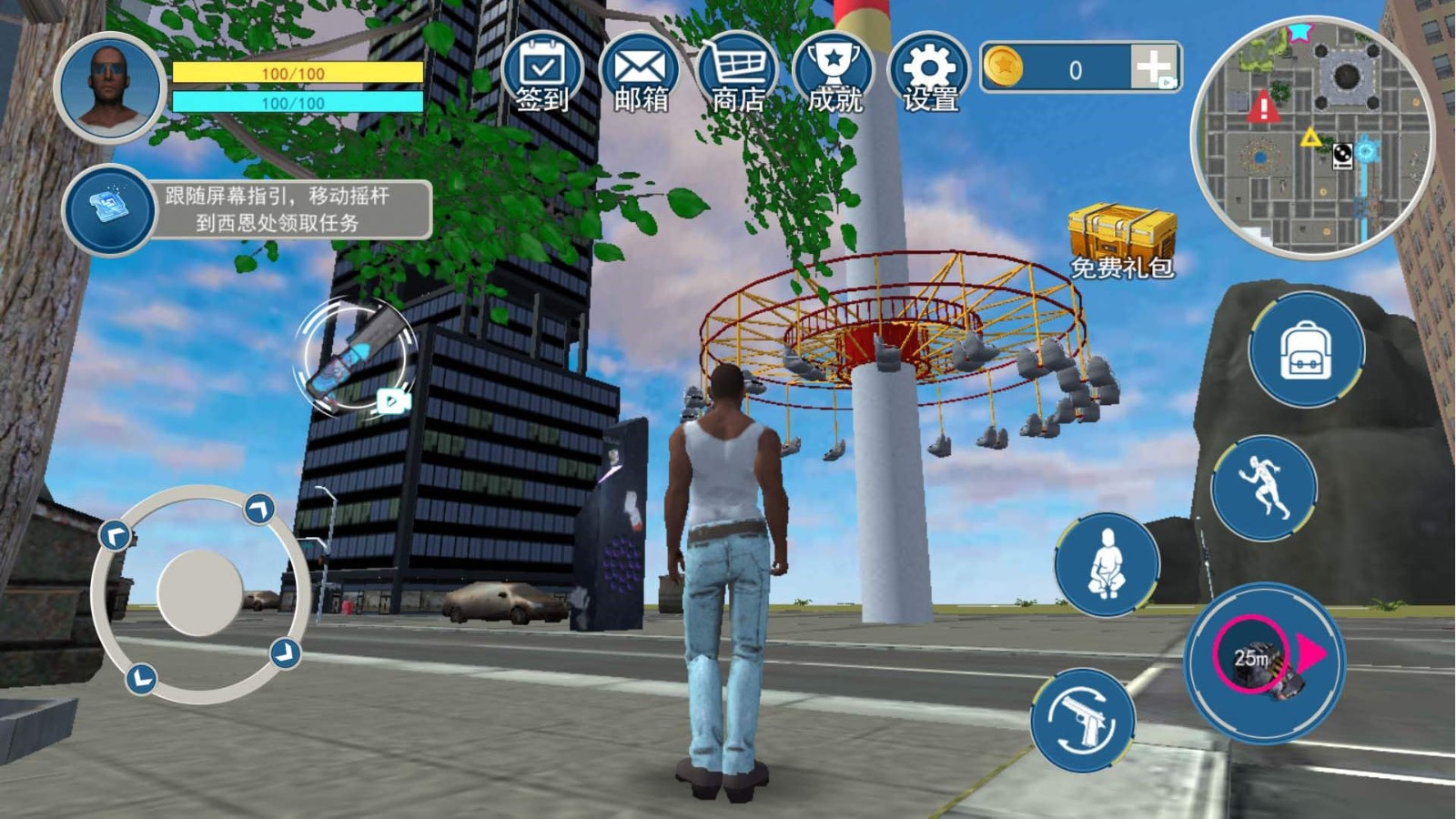Open the 邮箱 mailbox
This screenshot has width=1456, height=819.
pyautogui.click(x=640, y=75)
